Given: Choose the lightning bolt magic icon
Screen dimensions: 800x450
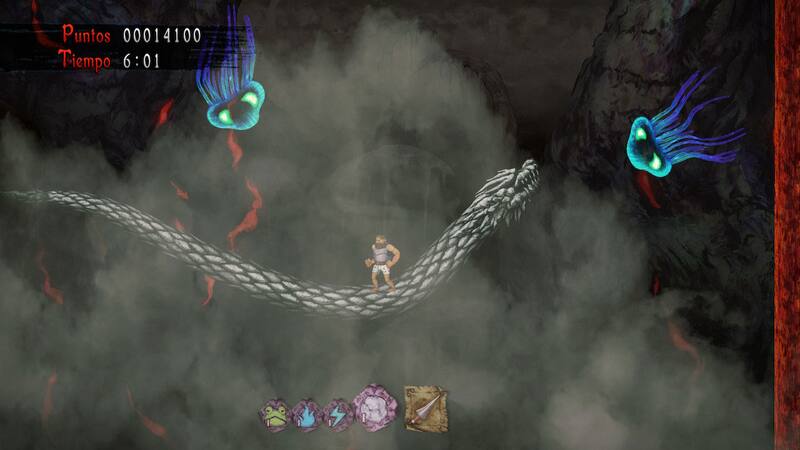Looking at the screenshot, I should point(337,414).
